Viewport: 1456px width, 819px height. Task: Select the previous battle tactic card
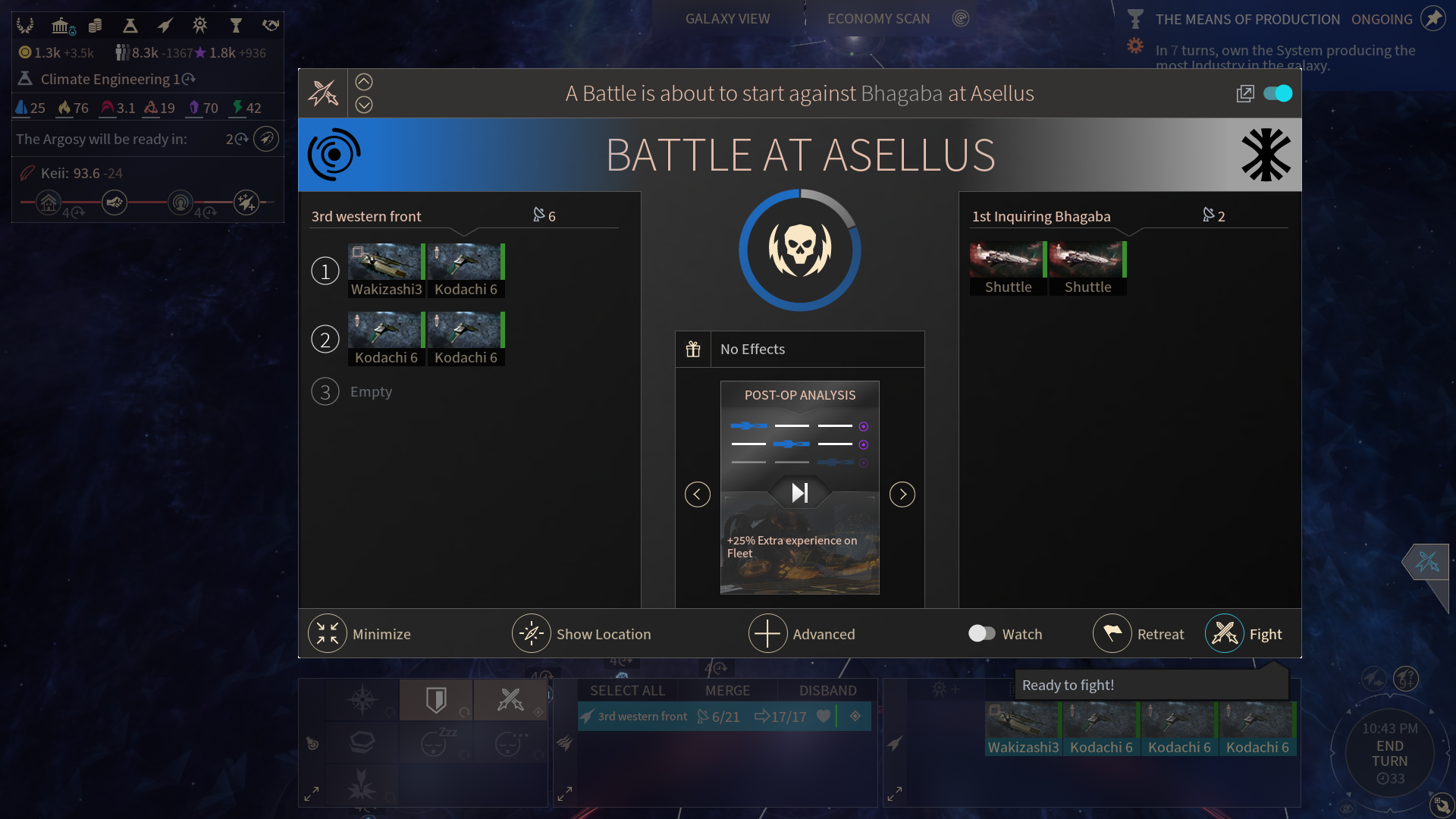tap(698, 494)
